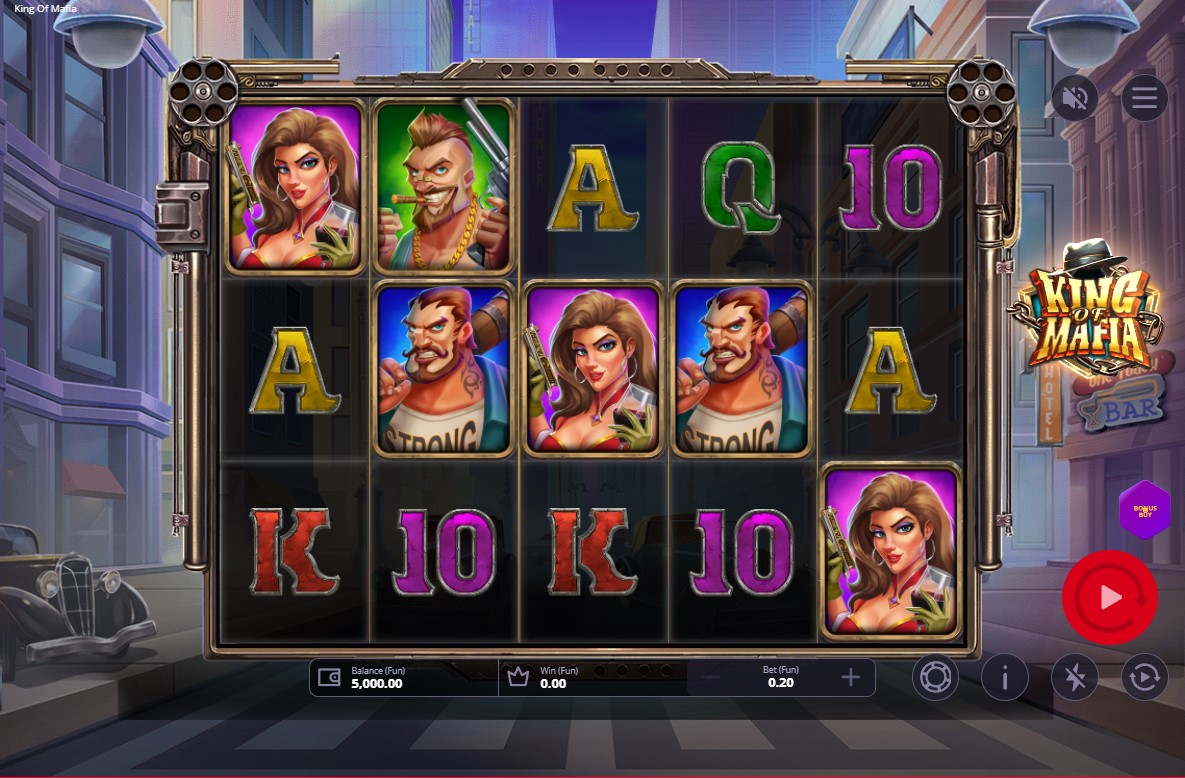
Task: Toggle the muted sound icon
Action: (x=1075, y=98)
